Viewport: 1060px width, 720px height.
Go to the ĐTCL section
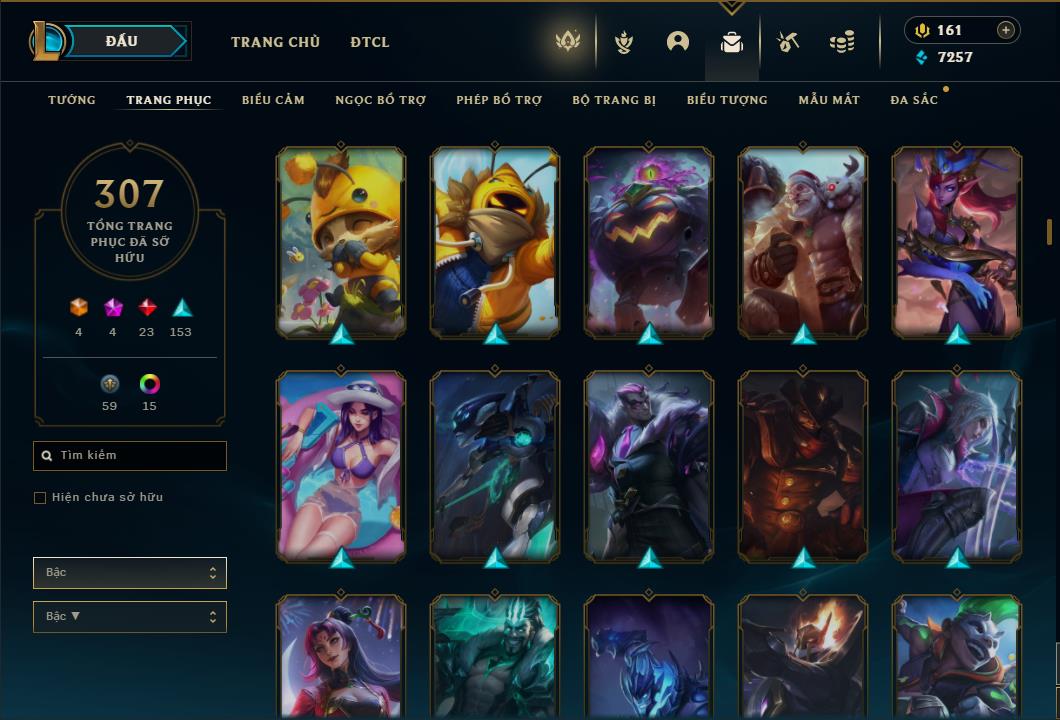tap(370, 42)
